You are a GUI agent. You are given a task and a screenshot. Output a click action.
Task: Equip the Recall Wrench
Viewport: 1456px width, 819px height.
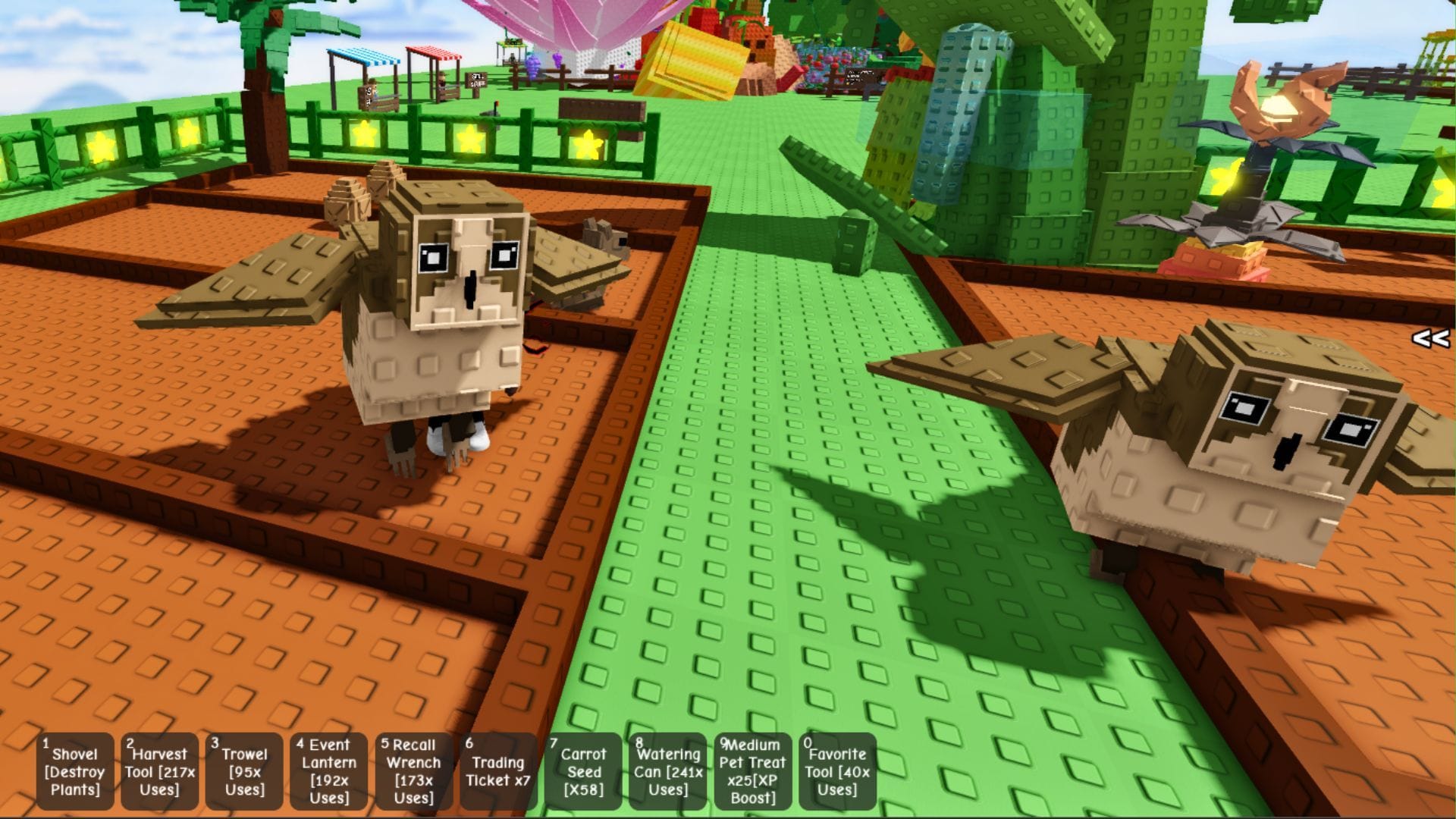[414, 771]
